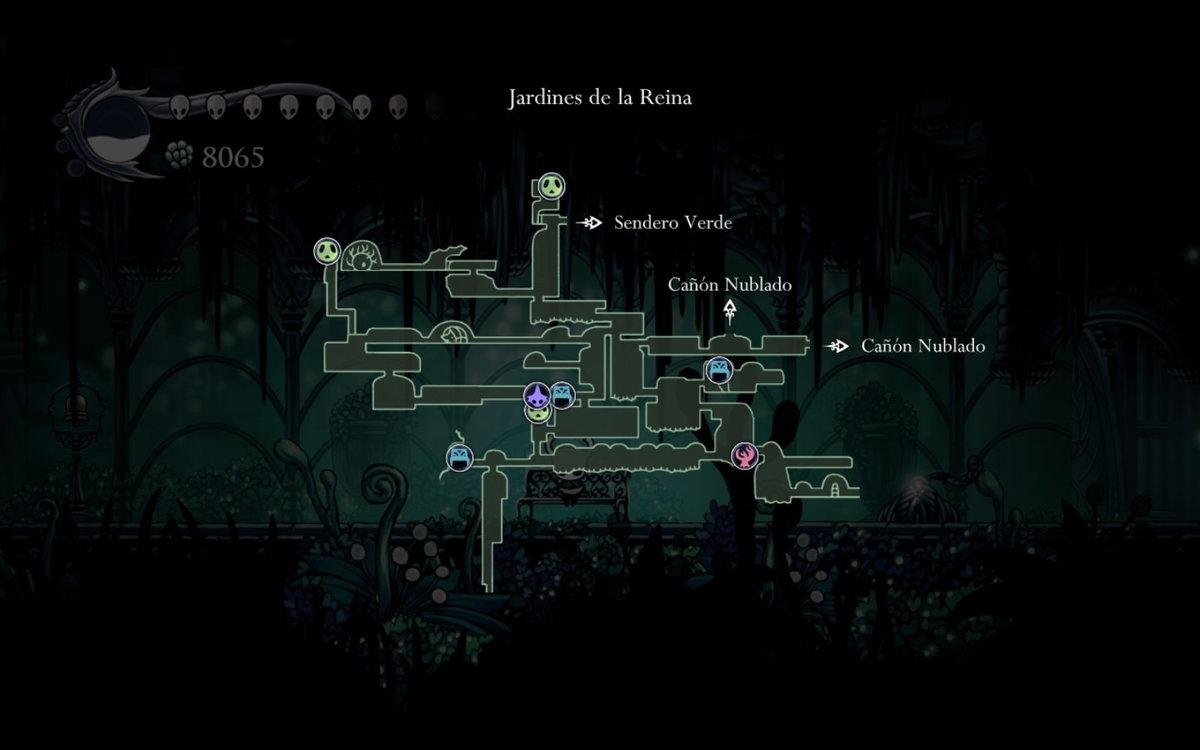Click the bench pin on the map's lower-left branch

tap(459, 458)
